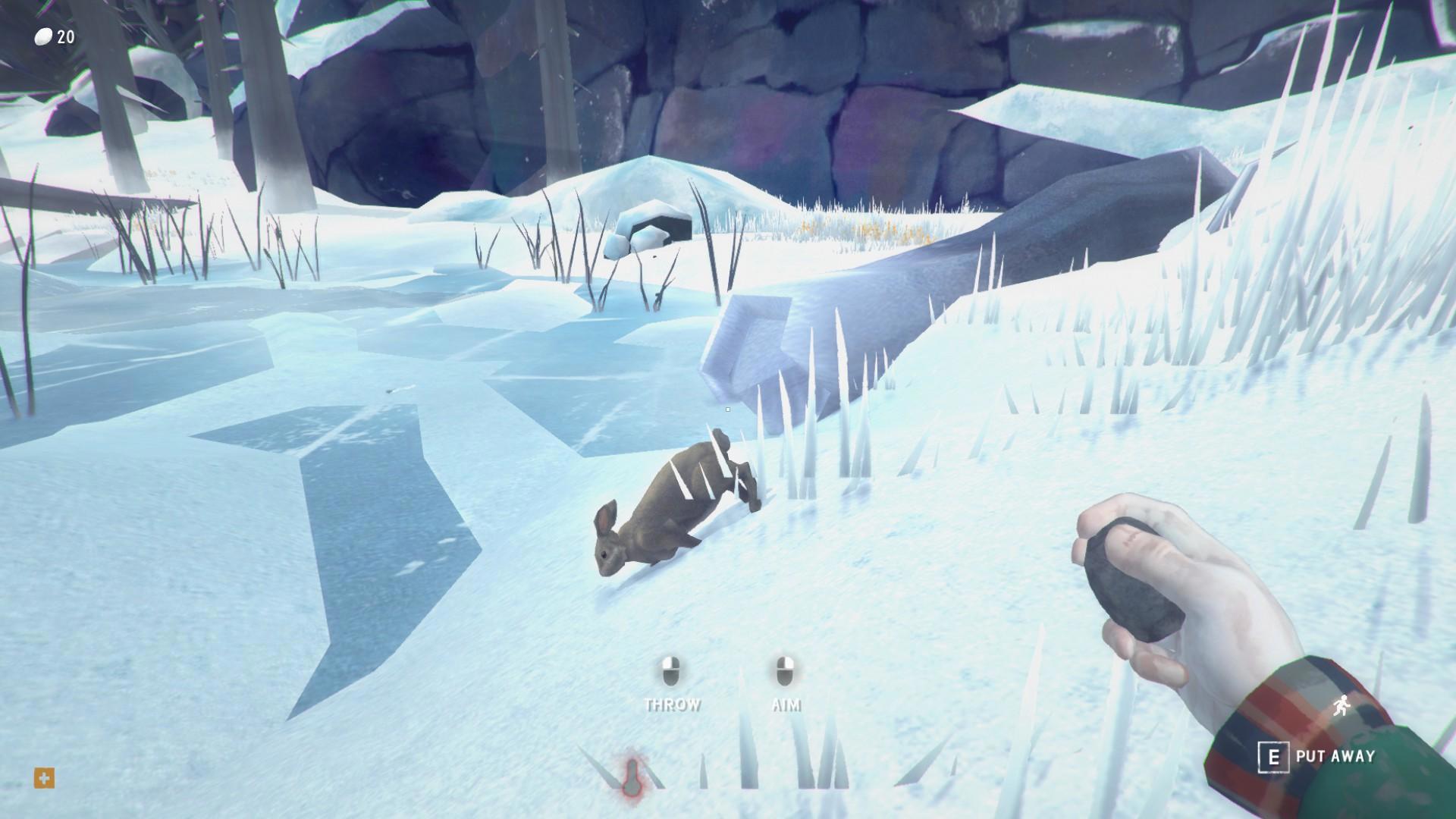
Task: Click the orange first-aid plus icon
Action: (44, 778)
